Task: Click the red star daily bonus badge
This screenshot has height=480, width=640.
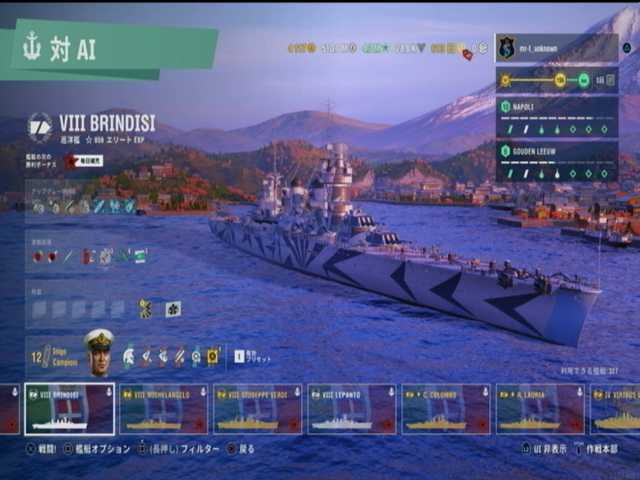Action: click(71, 160)
